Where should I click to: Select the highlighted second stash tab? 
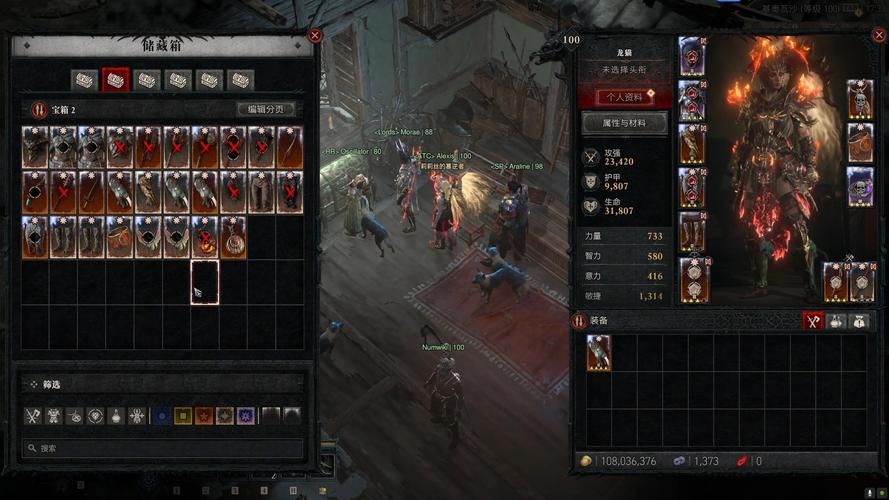(117, 80)
